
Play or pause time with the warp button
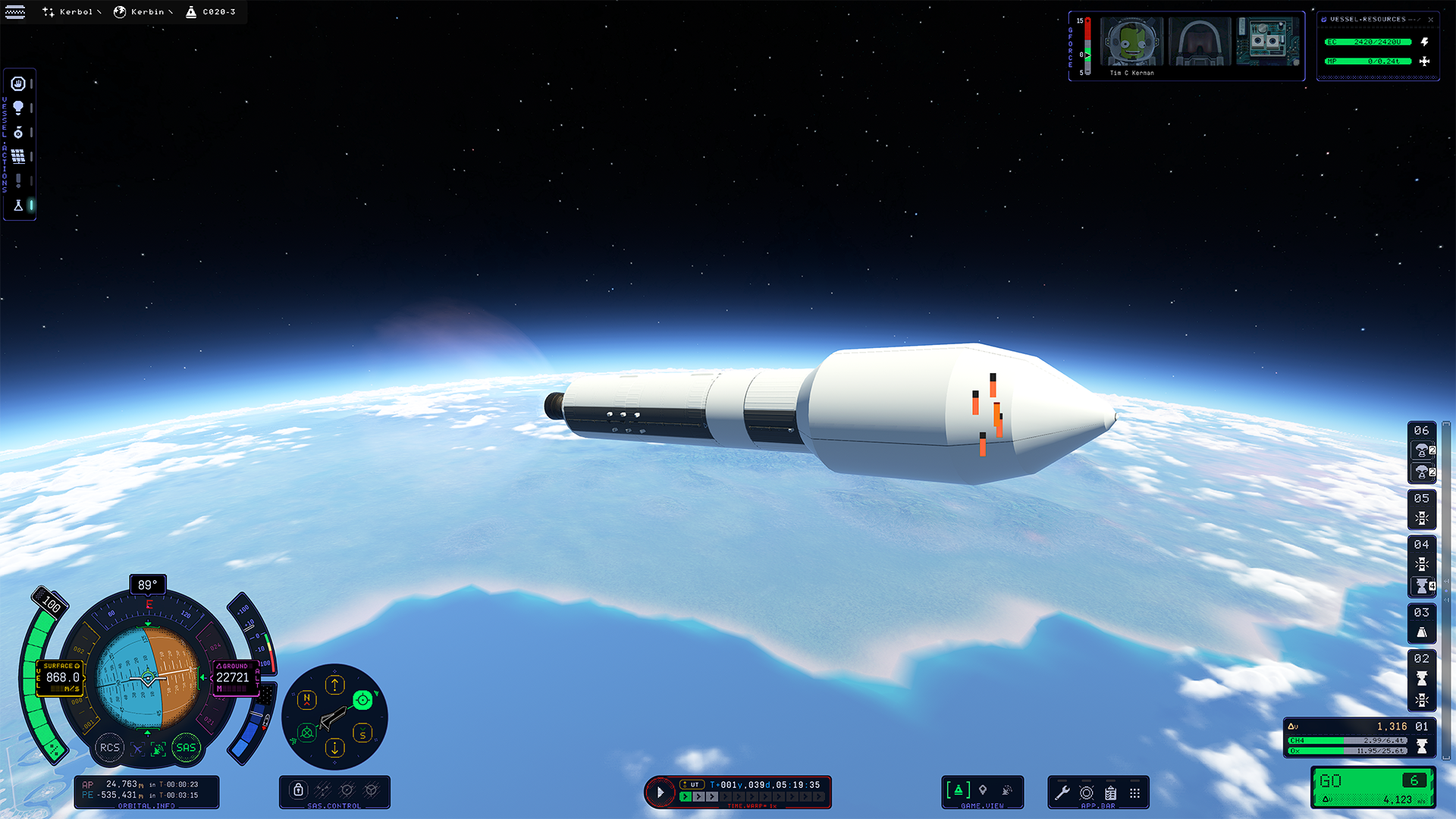[x=660, y=792]
